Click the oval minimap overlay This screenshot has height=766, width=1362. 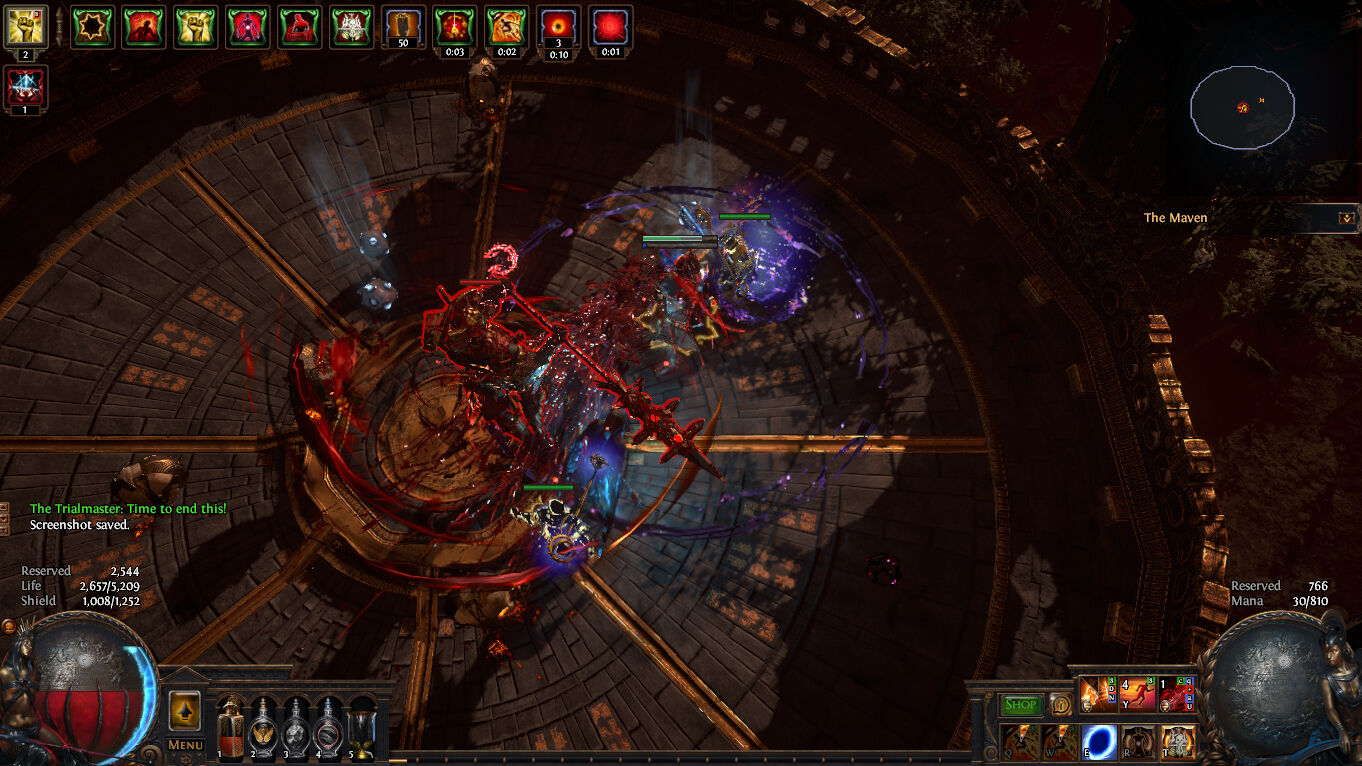tap(1242, 107)
